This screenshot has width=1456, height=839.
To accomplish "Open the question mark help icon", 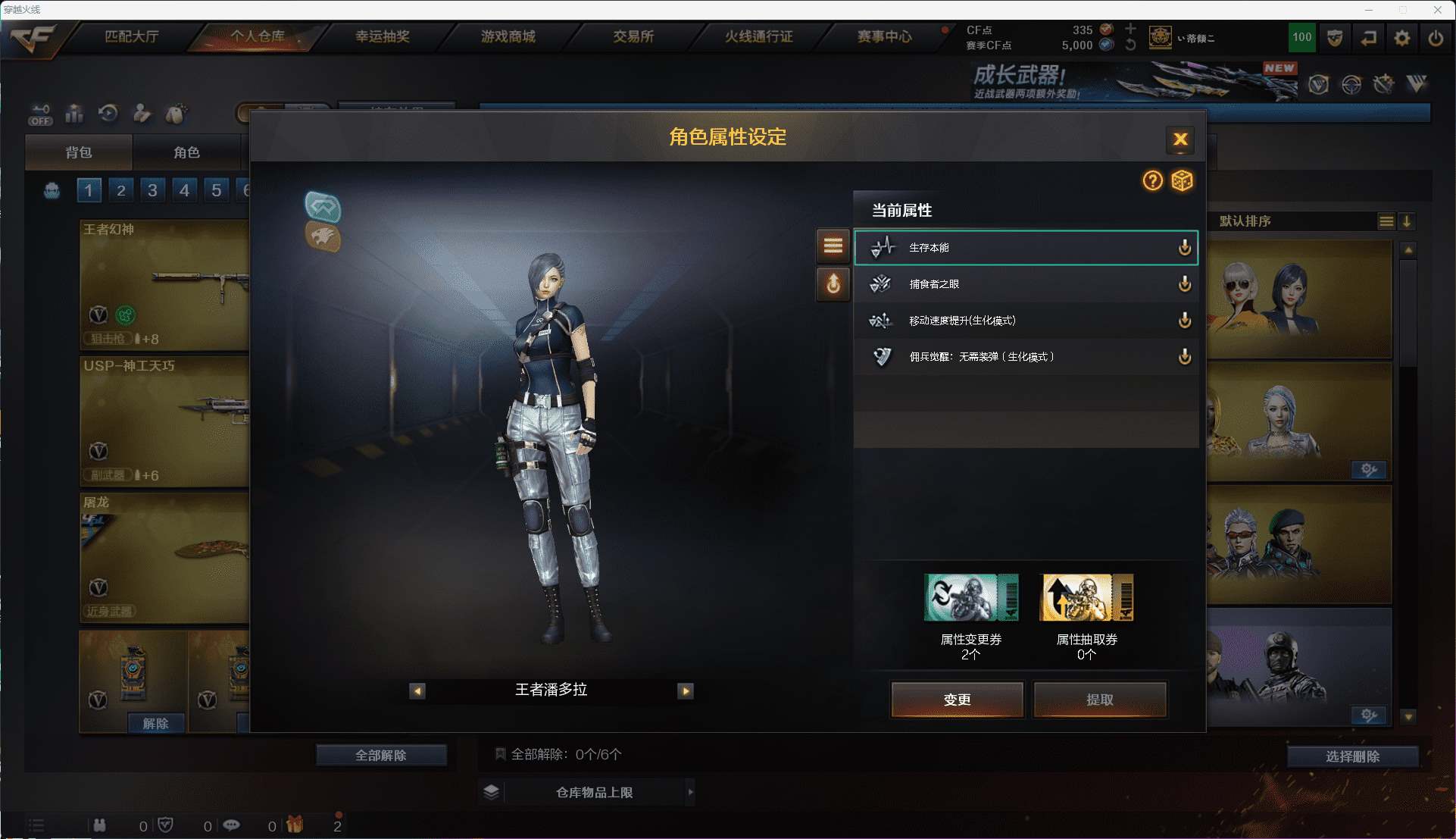I will tap(1152, 180).
